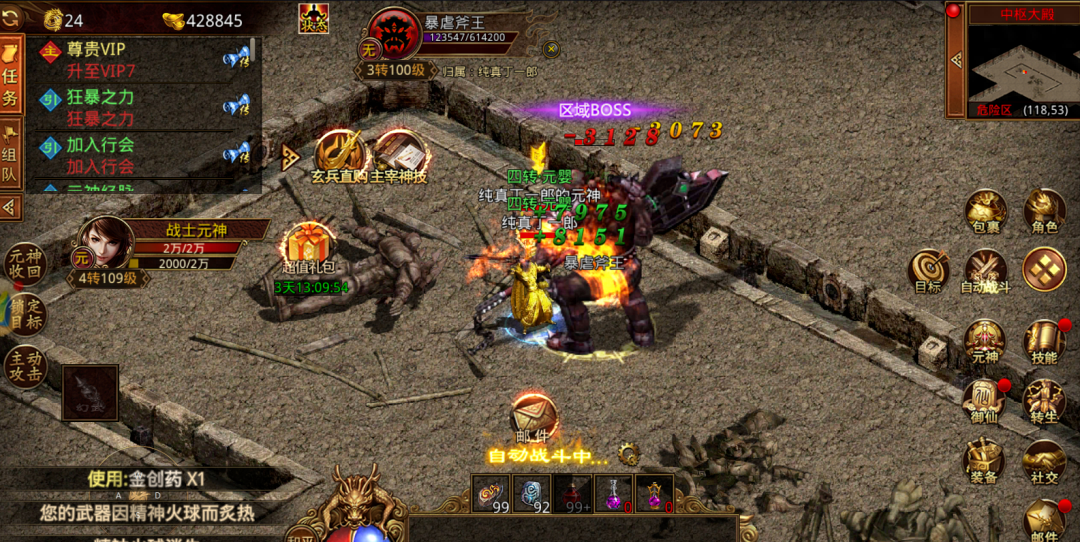Image resolution: width=1080 pixels, height=542 pixels.
Task: Open the 技能 skills menu
Action: (x=1044, y=341)
